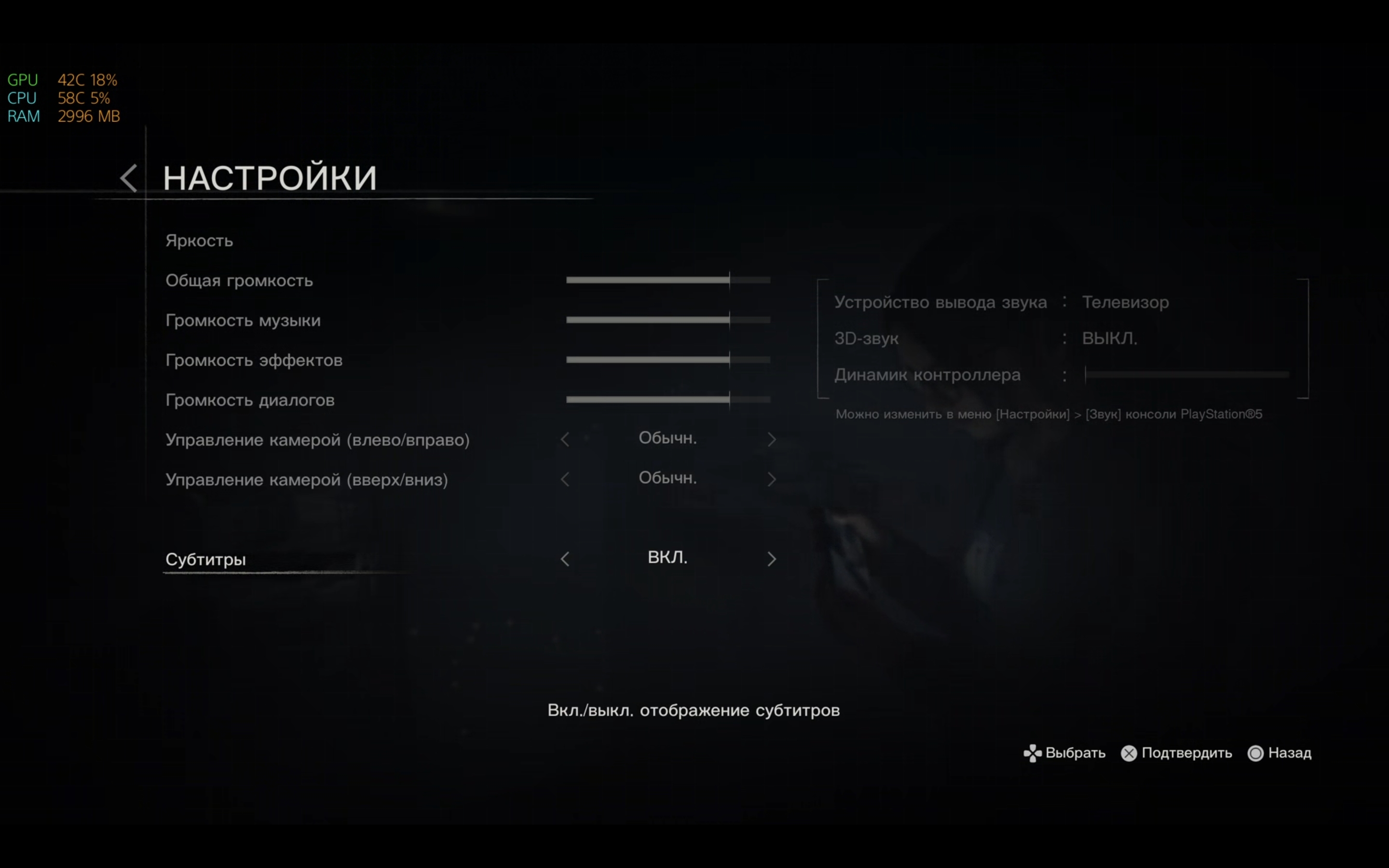Click the Обычн. value for camera left/right
The image size is (1389, 868).
[667, 438]
